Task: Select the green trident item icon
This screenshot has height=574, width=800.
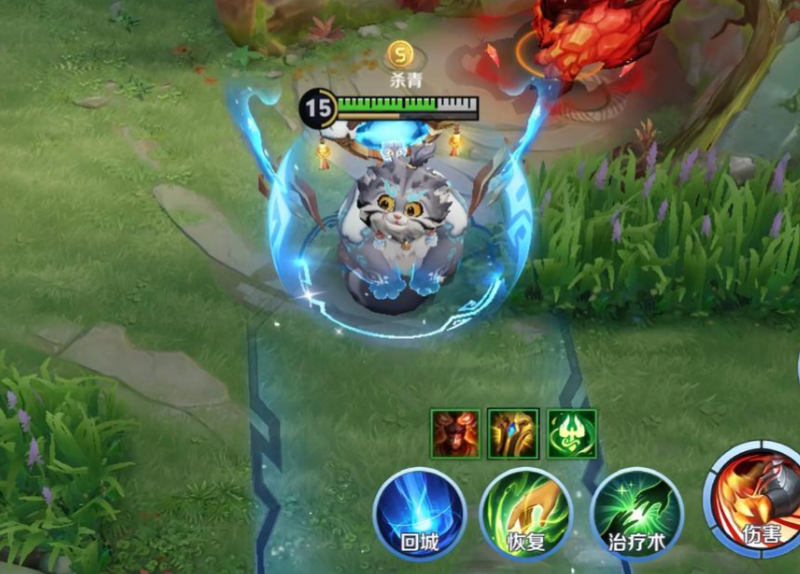Action: (x=572, y=433)
